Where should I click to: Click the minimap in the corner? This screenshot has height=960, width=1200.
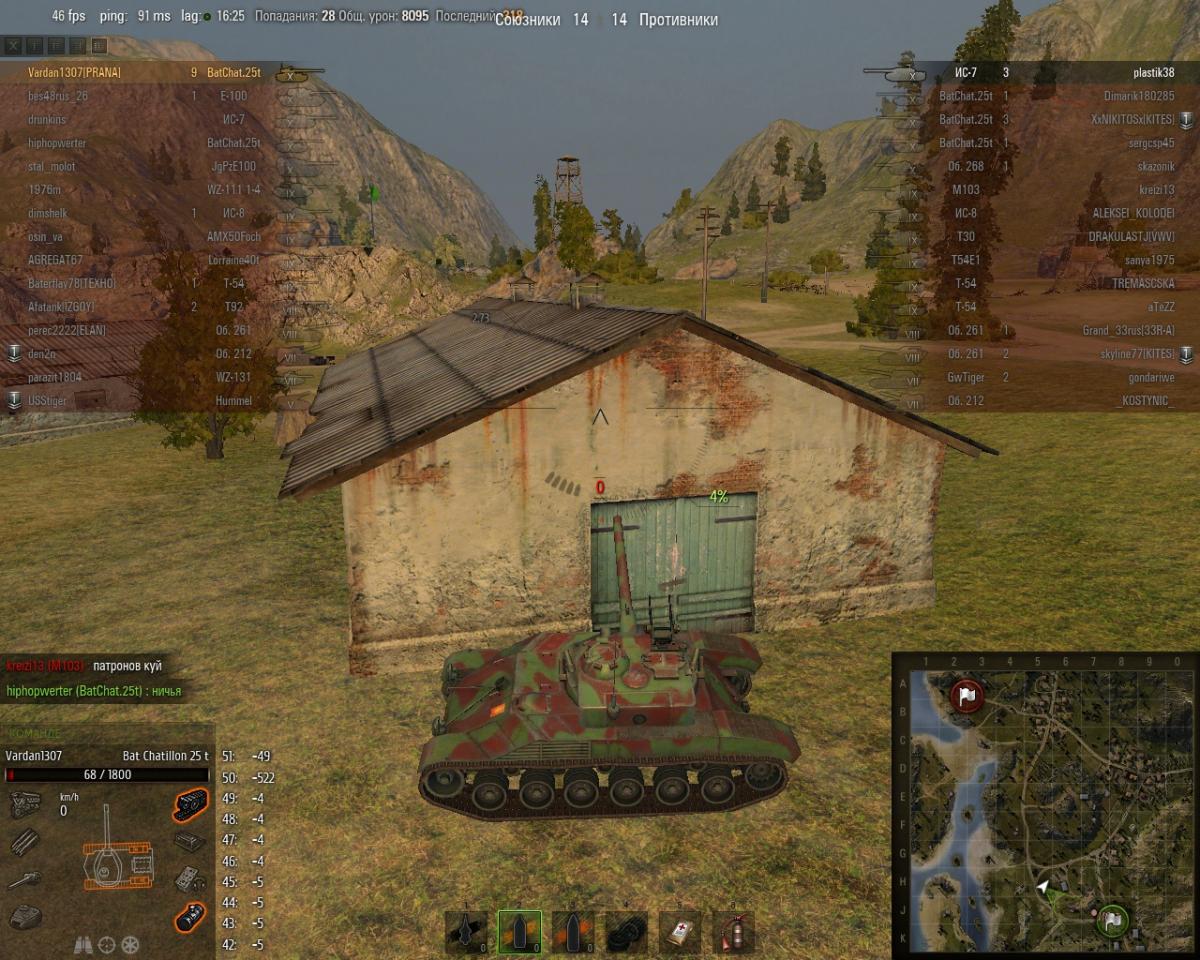1043,805
